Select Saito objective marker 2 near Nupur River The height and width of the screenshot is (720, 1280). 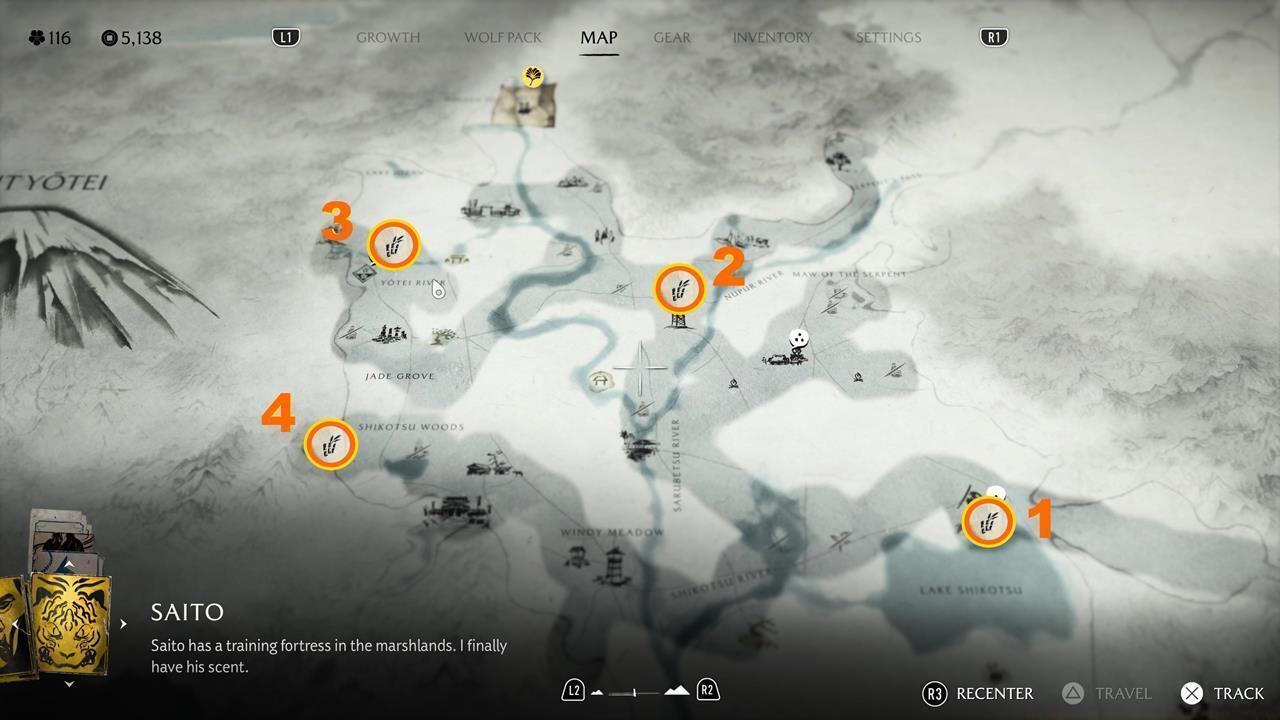pyautogui.click(x=679, y=290)
